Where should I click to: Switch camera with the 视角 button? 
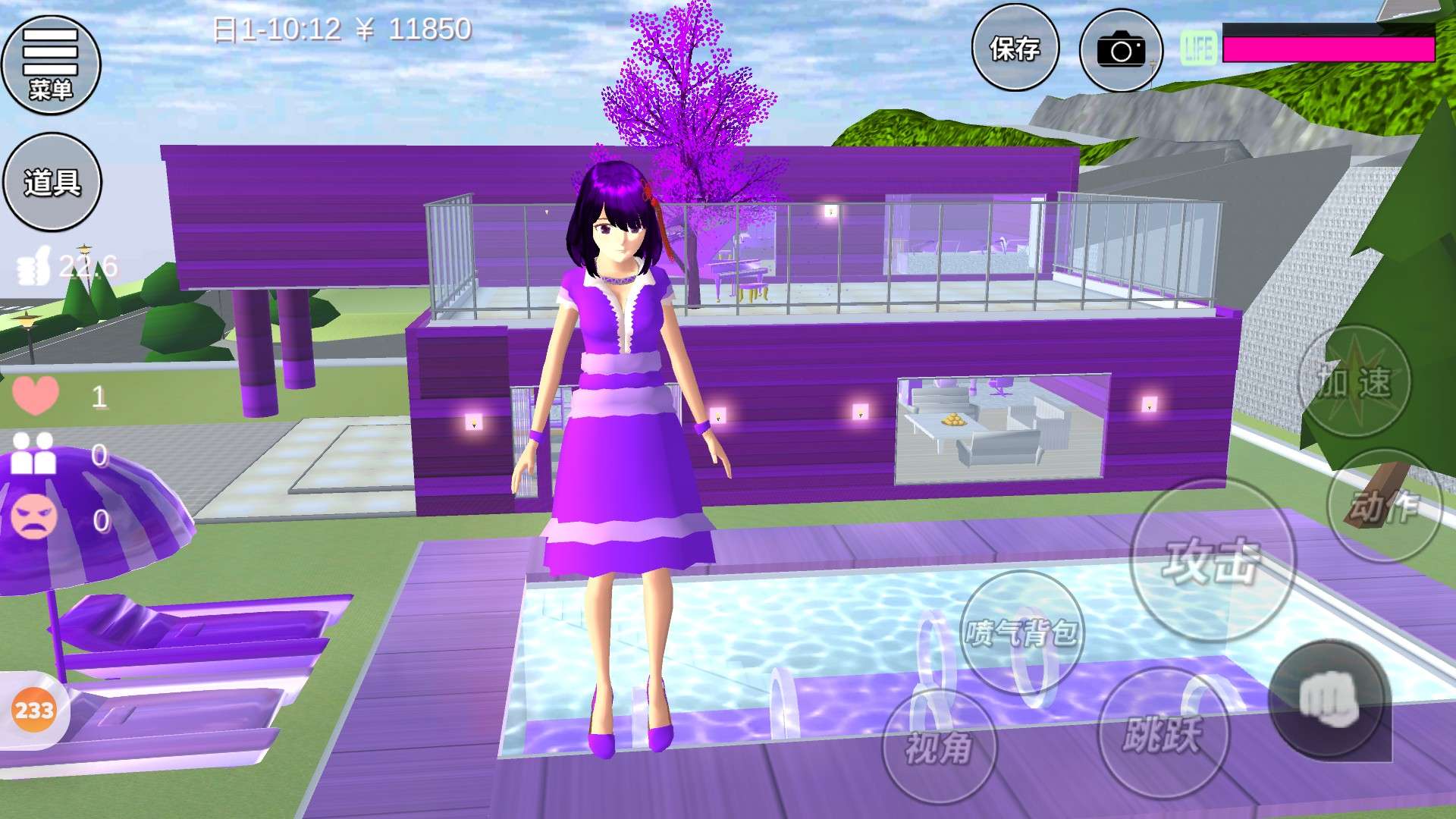[x=939, y=747]
